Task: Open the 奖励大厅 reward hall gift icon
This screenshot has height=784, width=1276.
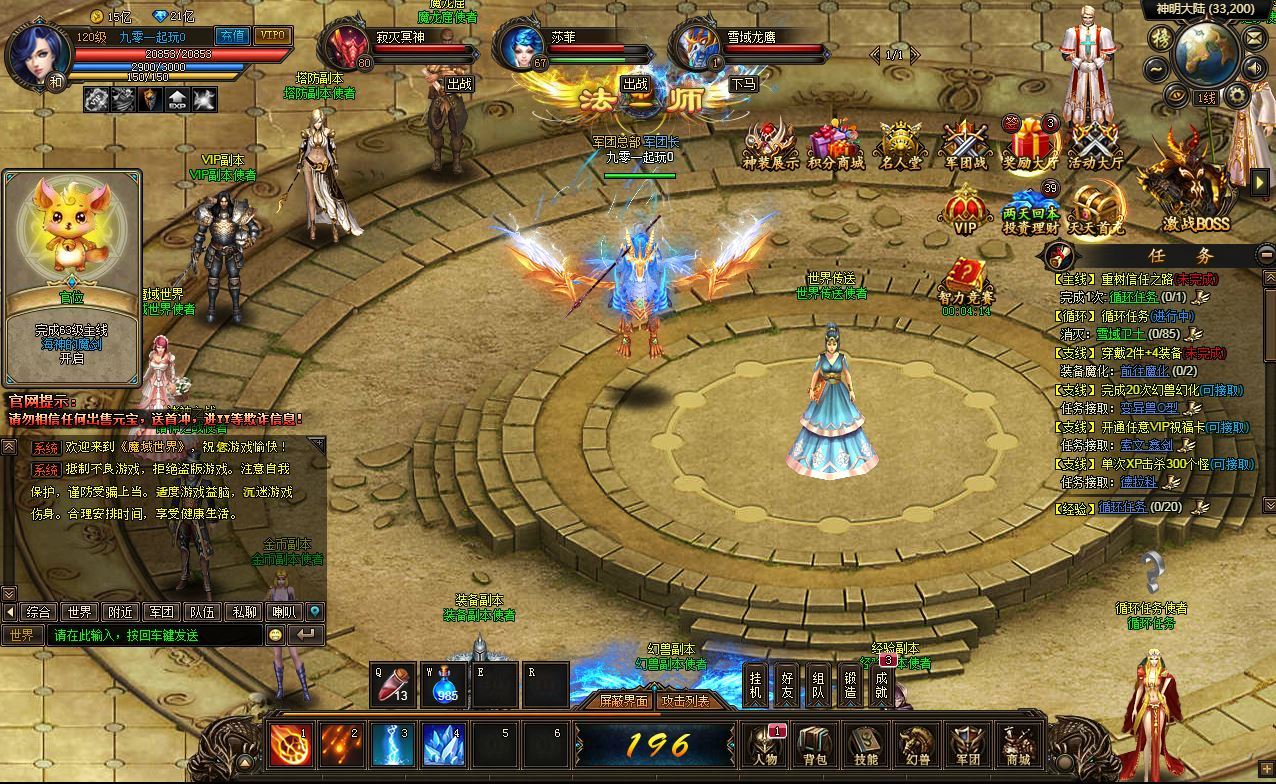Action: pos(1030,147)
